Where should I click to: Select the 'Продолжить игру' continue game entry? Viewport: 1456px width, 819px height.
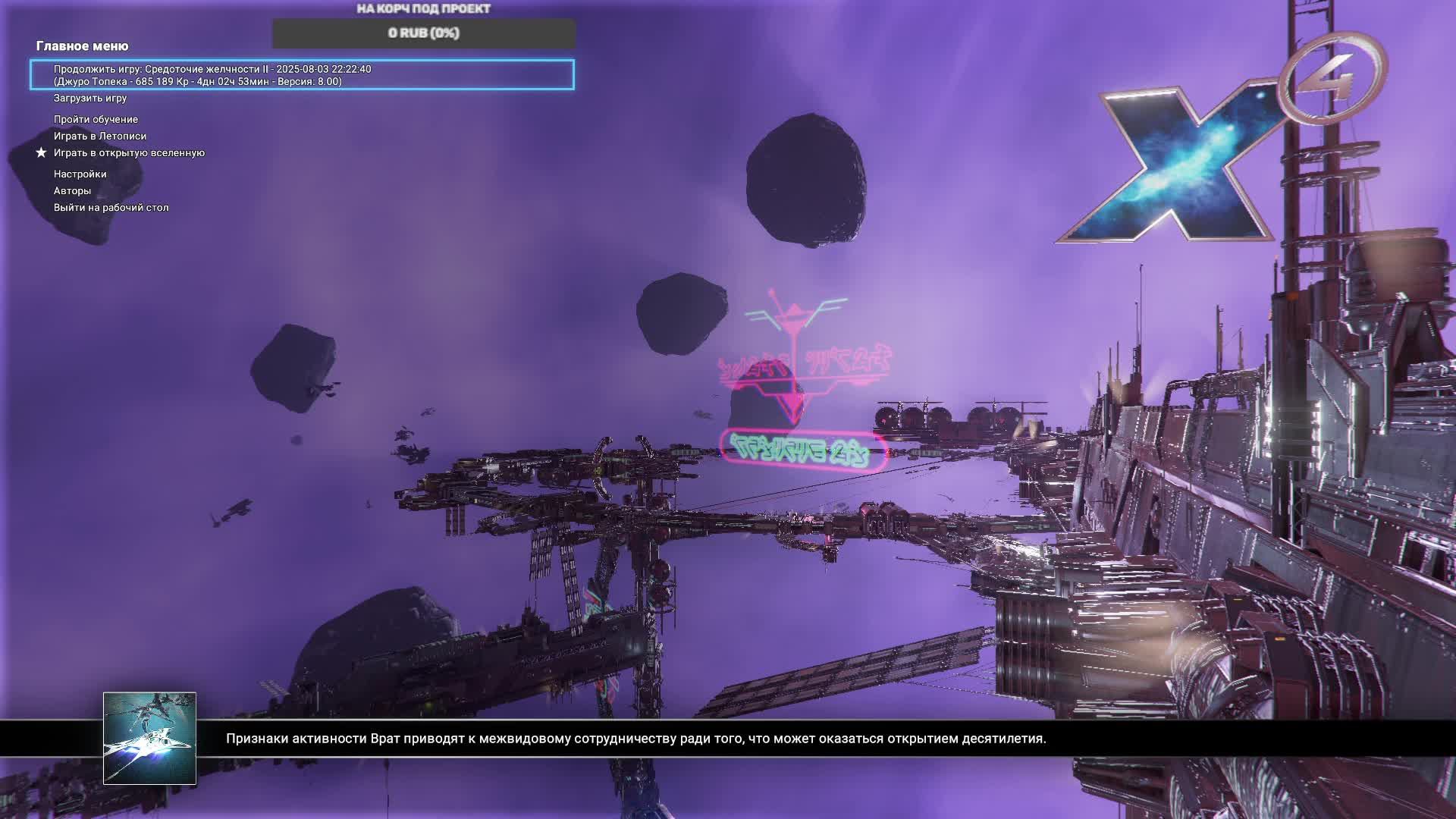(302, 75)
